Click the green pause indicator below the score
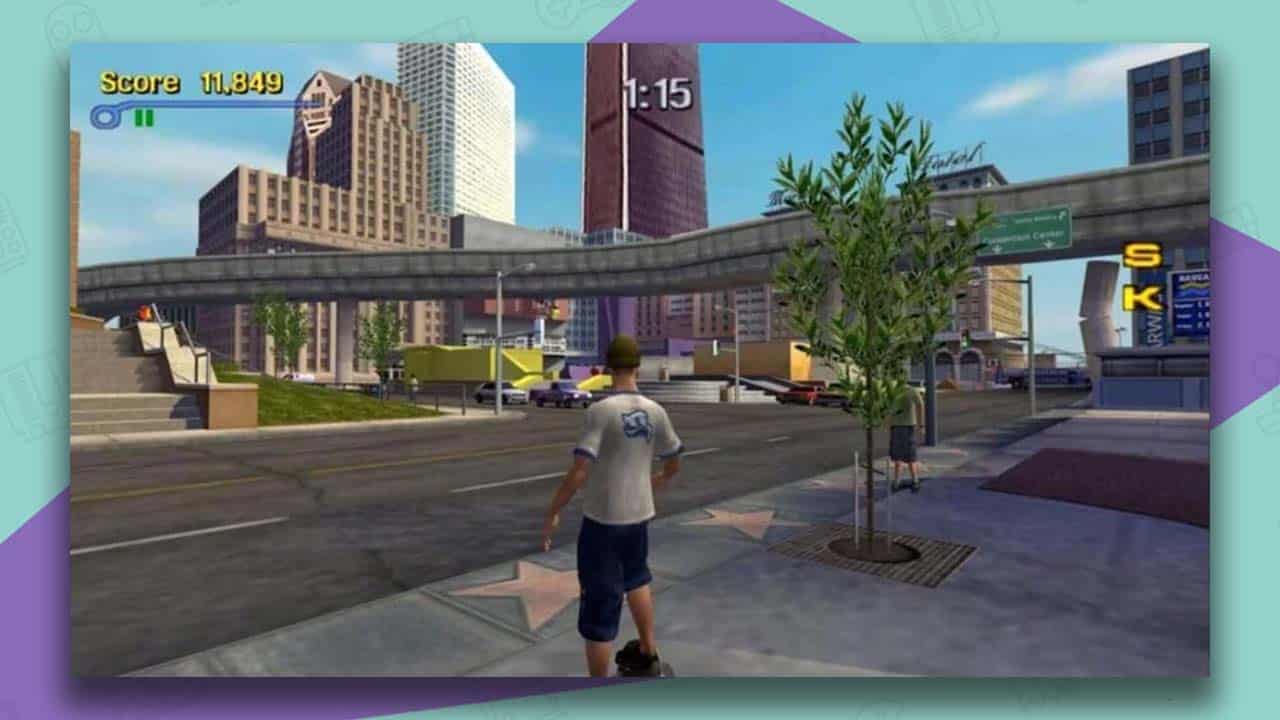Screen dimensions: 1280x720 tap(143, 117)
